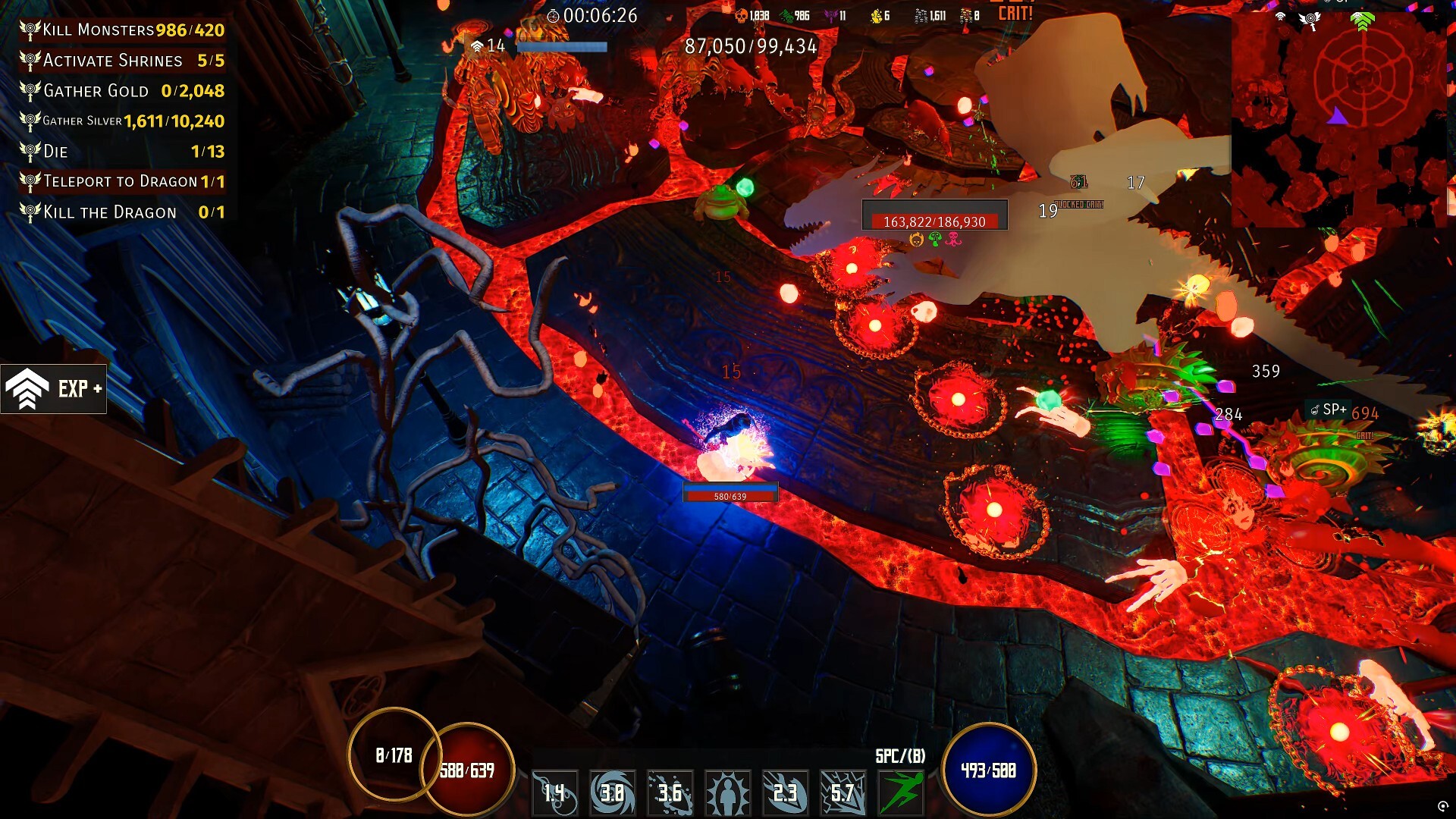
Task: Trigger the radiant aura figure ability
Action: (728, 792)
